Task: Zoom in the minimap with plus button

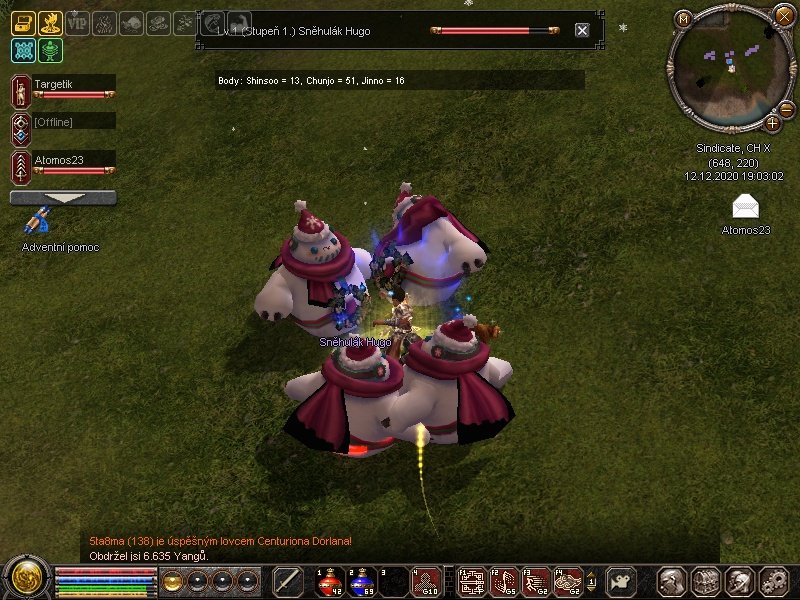Action: pos(773,123)
